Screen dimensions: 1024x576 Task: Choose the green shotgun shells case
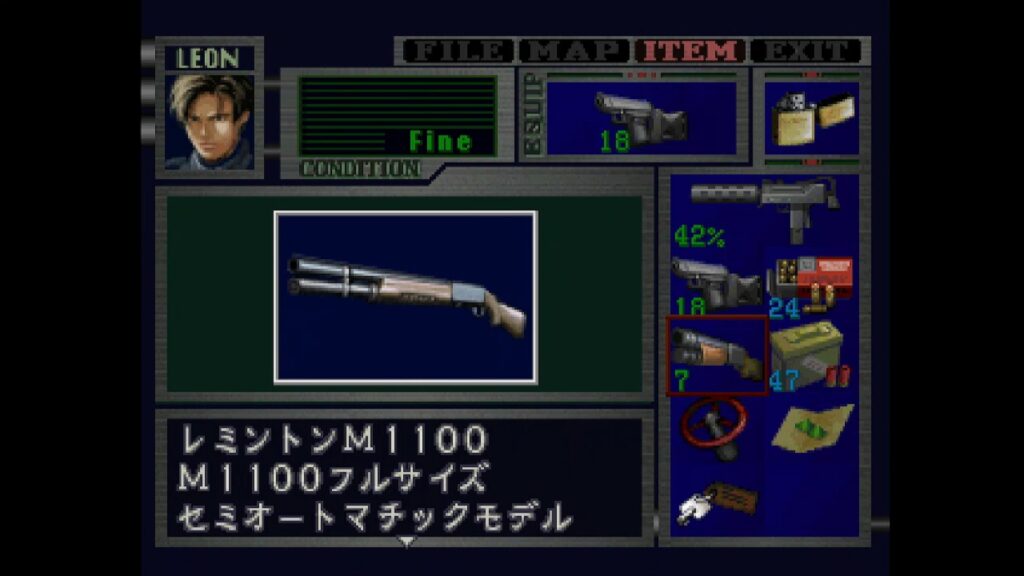811,355
